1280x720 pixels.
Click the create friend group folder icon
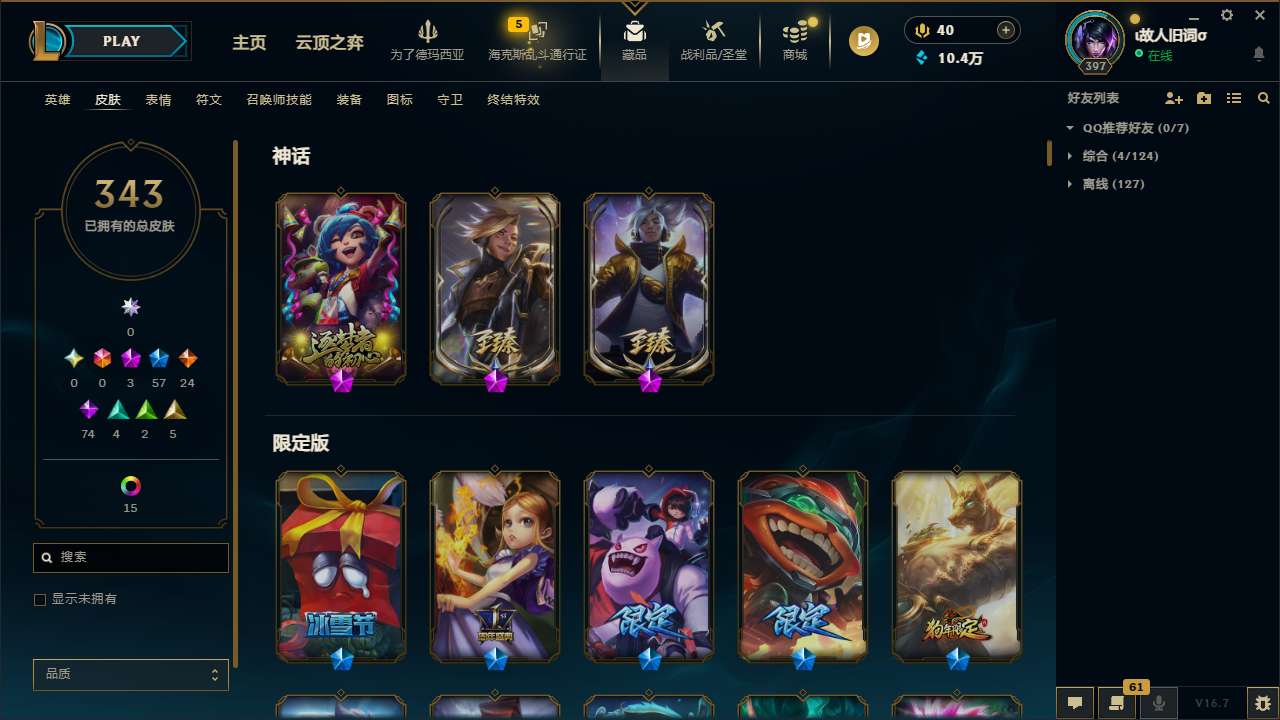click(x=1203, y=98)
